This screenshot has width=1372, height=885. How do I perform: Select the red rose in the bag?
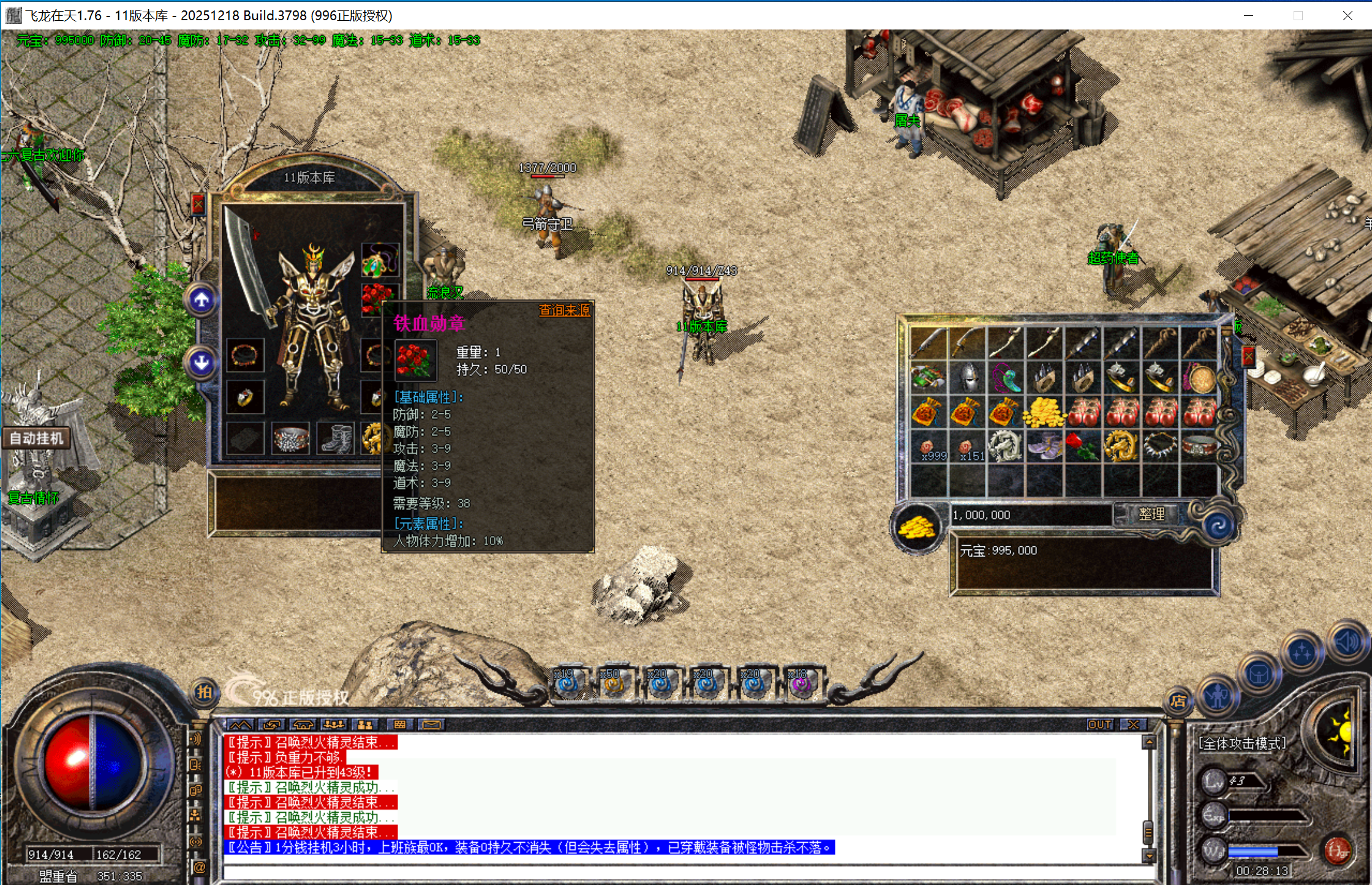click(1083, 446)
